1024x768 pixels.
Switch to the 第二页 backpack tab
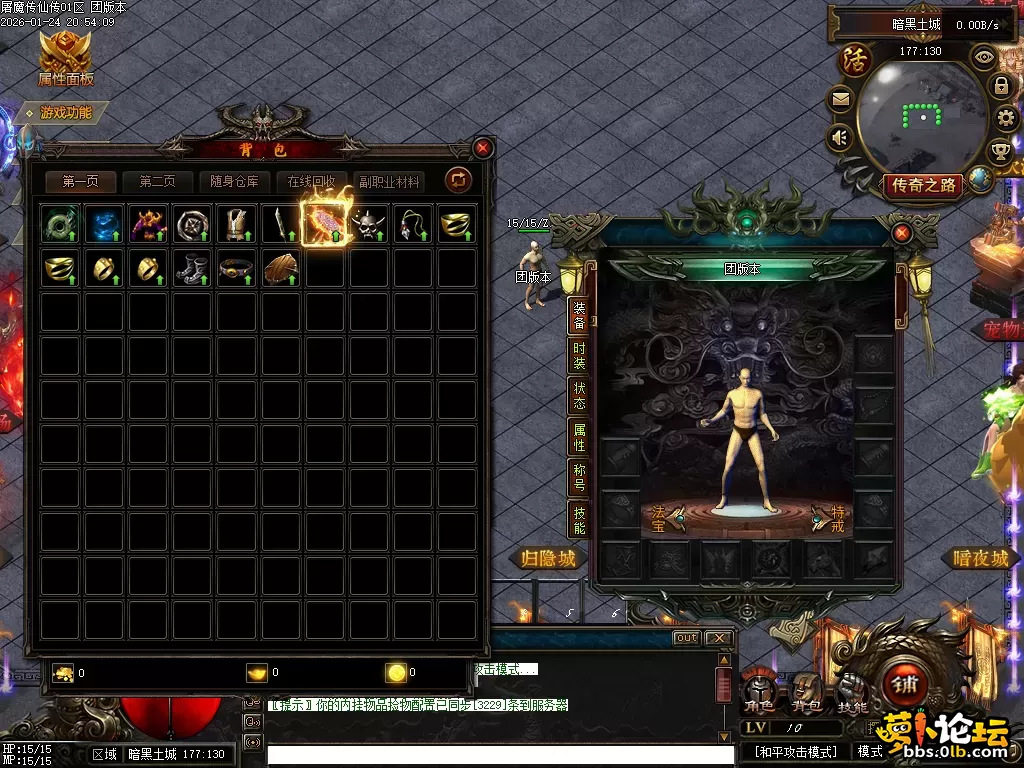click(x=157, y=182)
